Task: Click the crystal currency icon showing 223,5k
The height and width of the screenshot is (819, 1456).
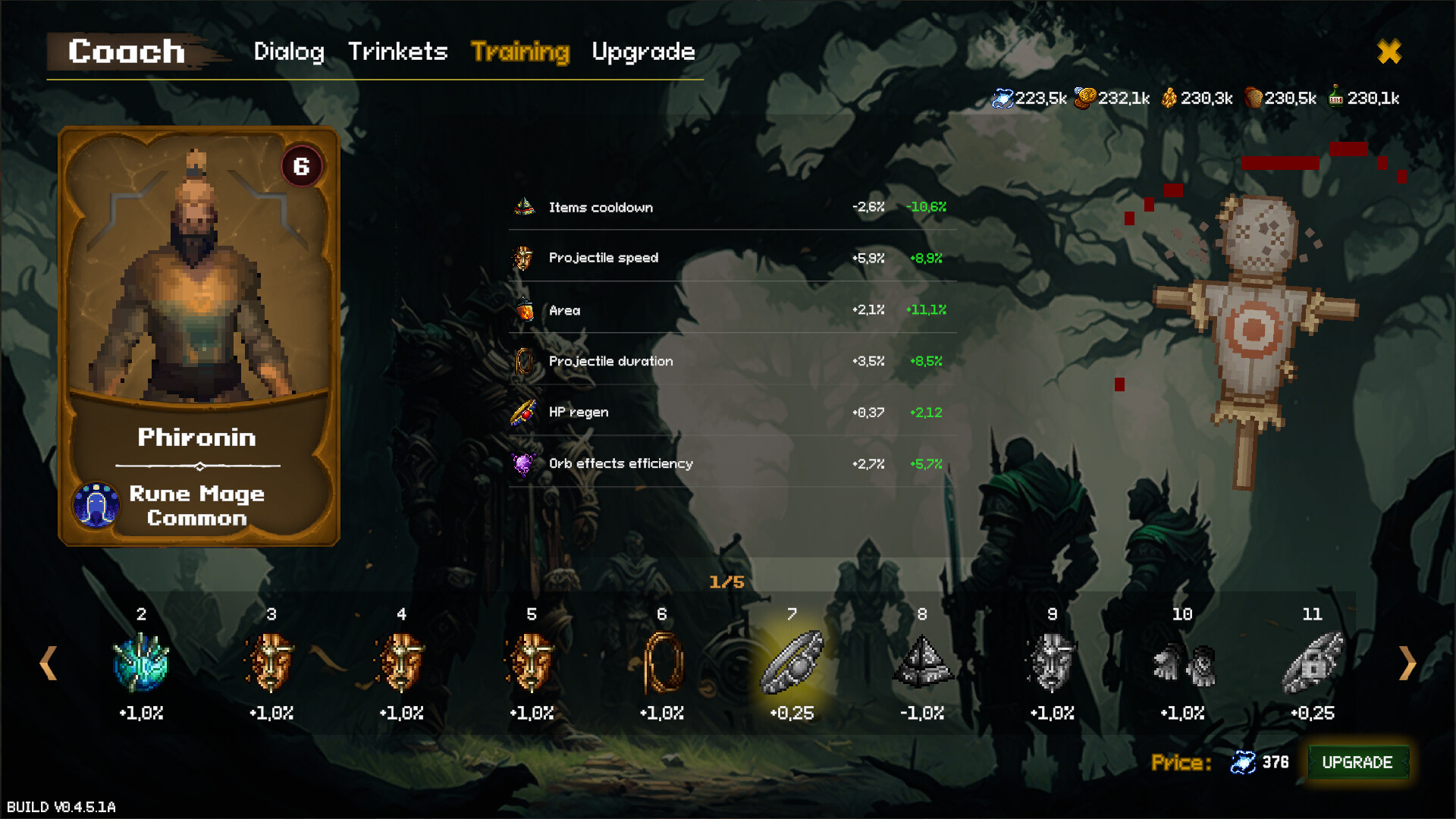Action: 1005,97
